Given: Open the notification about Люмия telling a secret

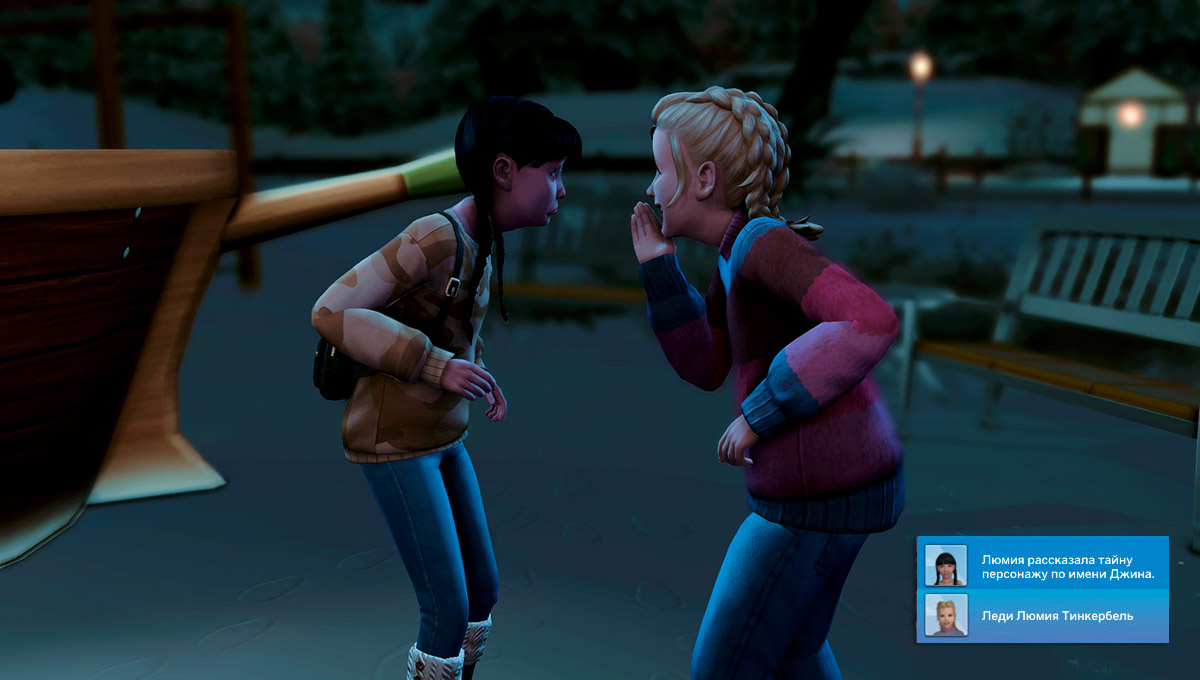Looking at the screenshot, I should click(1067, 565).
